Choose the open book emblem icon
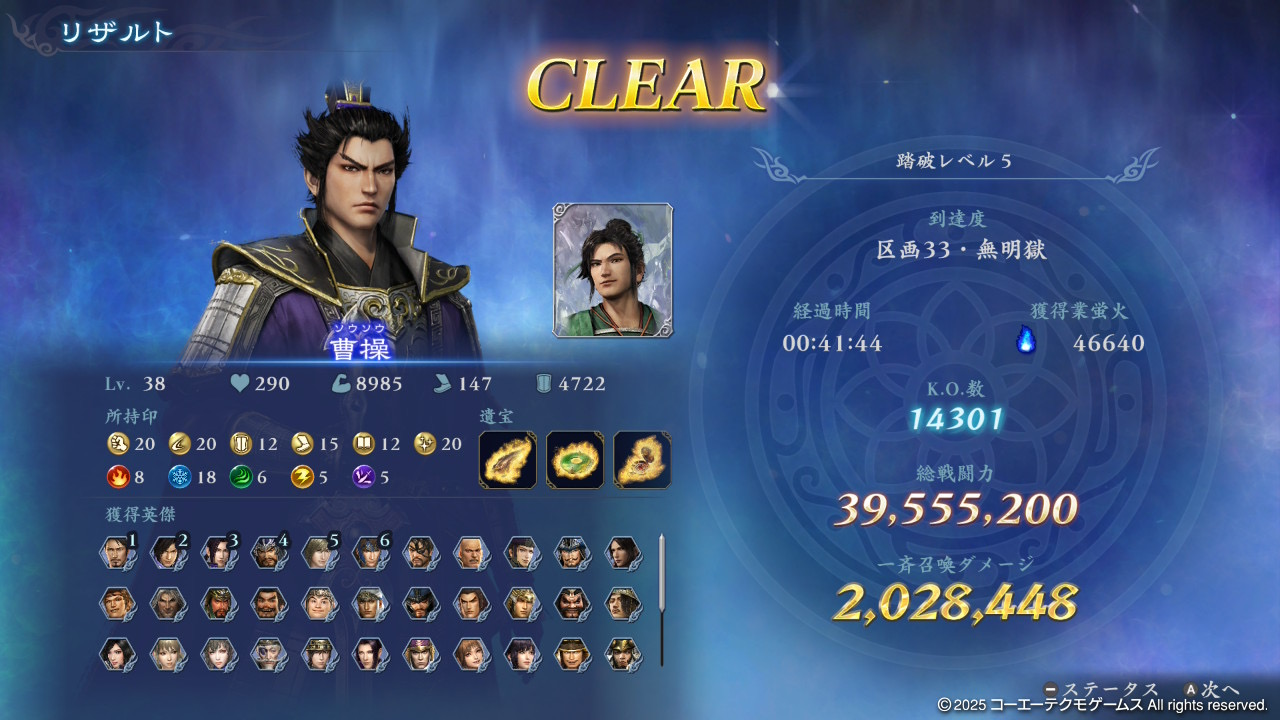This screenshot has width=1280, height=720. [x=364, y=443]
